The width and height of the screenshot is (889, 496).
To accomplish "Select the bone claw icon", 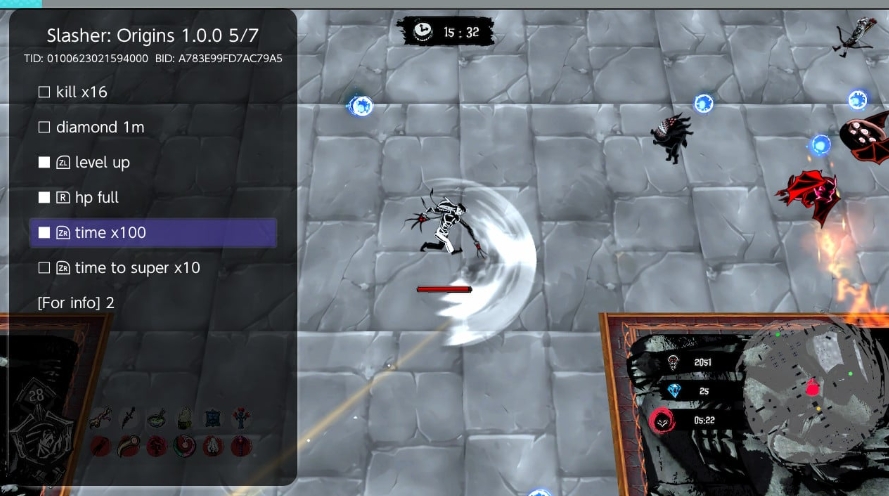I will 101,418.
